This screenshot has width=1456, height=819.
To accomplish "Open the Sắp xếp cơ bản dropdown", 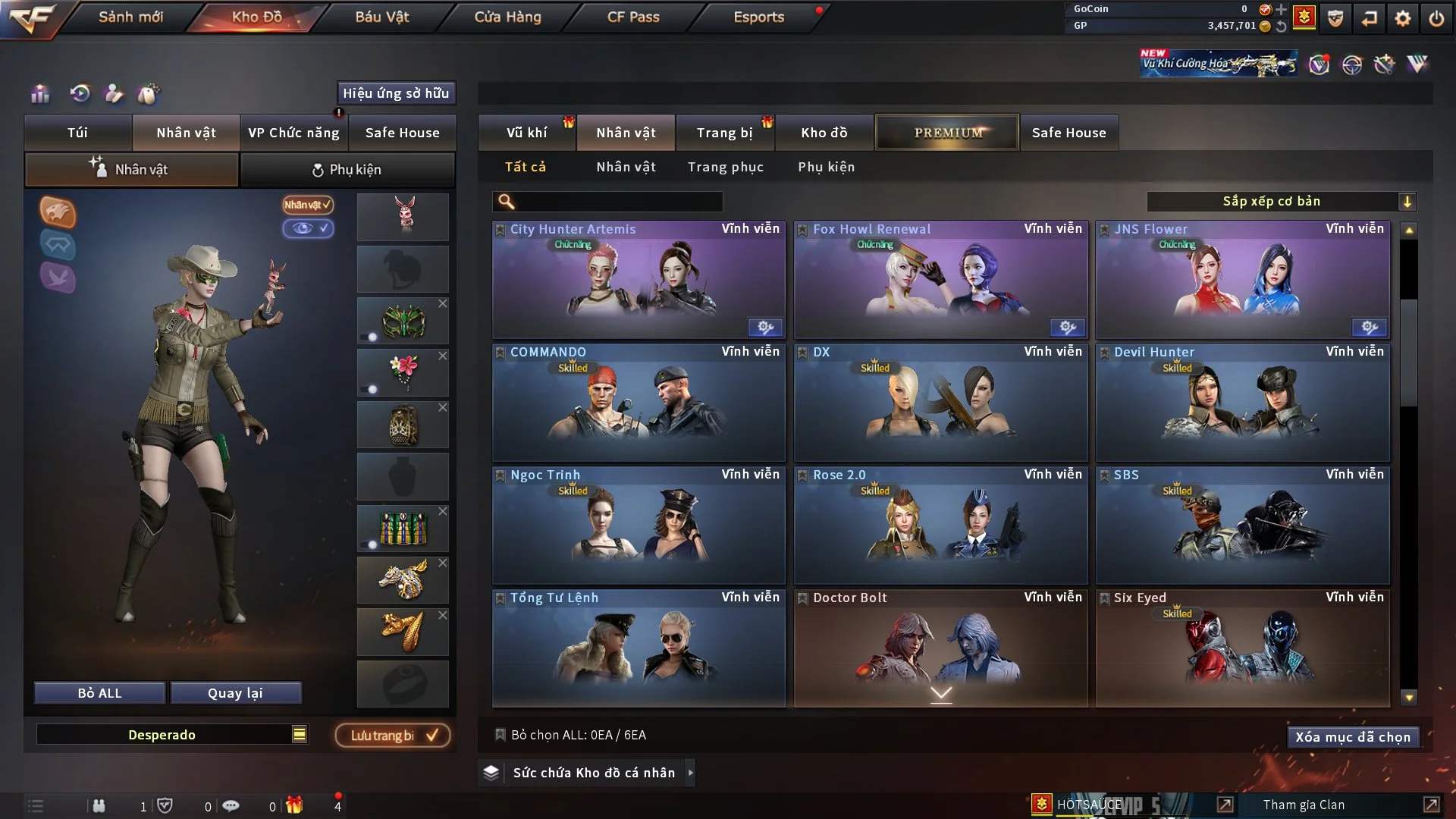I will [1281, 202].
